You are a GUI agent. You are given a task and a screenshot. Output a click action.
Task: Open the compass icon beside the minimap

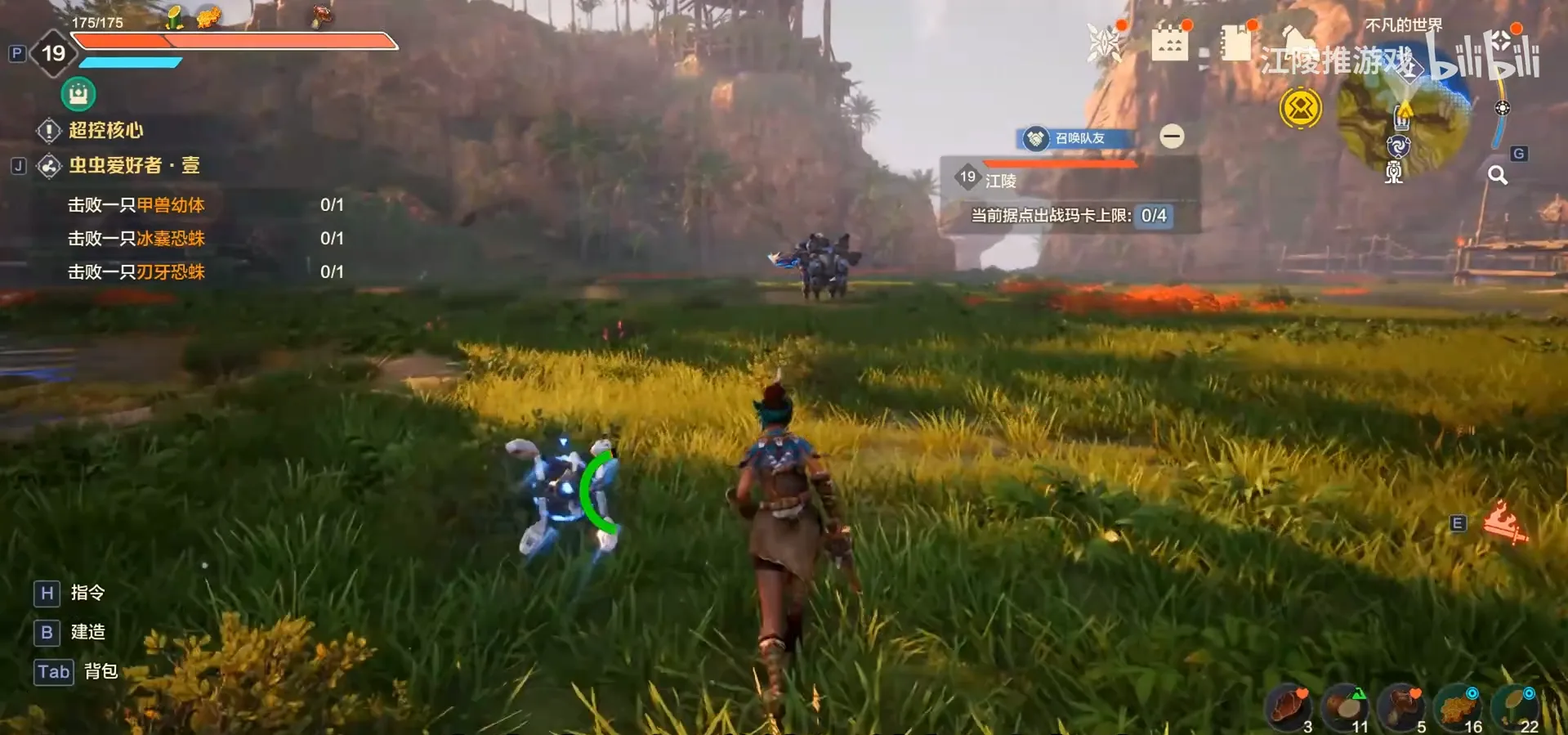(1503, 108)
